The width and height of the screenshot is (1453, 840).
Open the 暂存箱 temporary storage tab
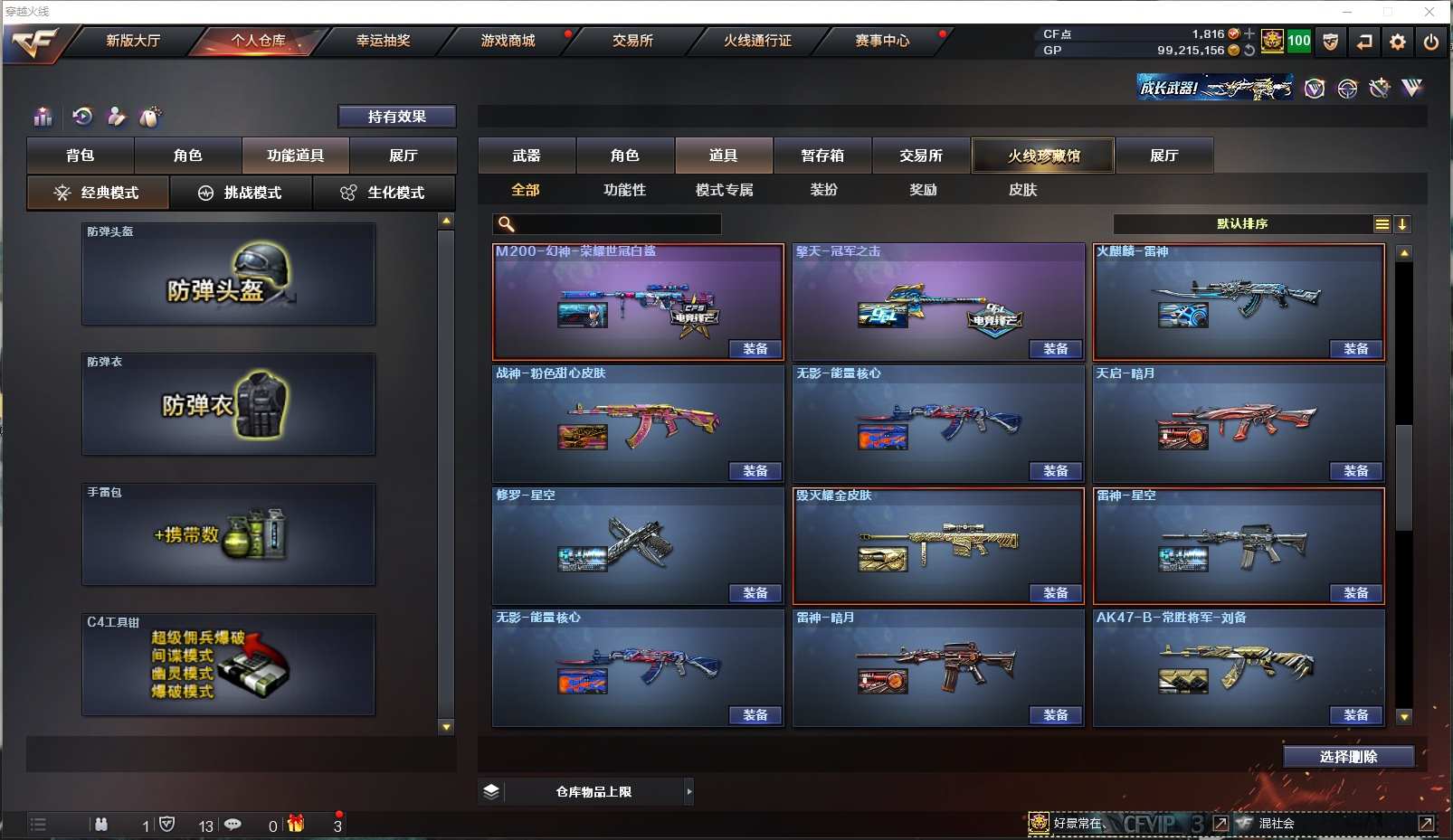(822, 156)
